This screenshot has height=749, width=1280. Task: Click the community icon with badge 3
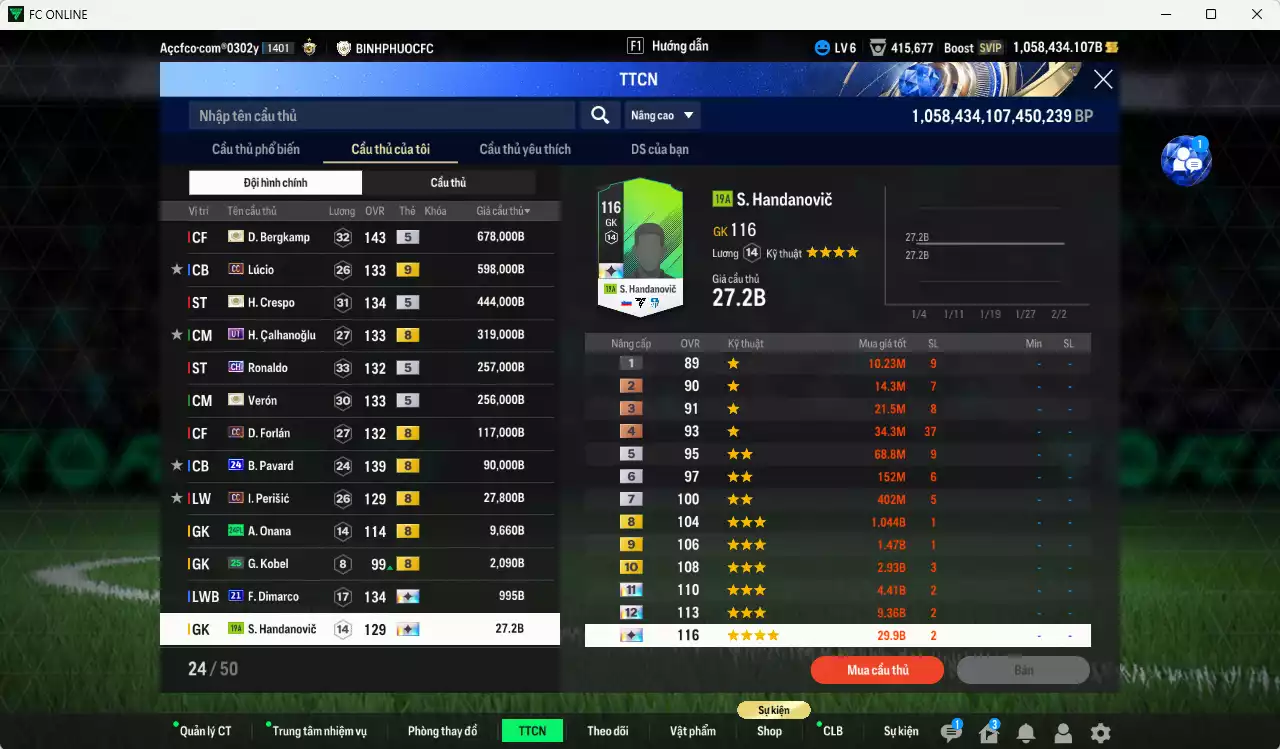(x=988, y=732)
